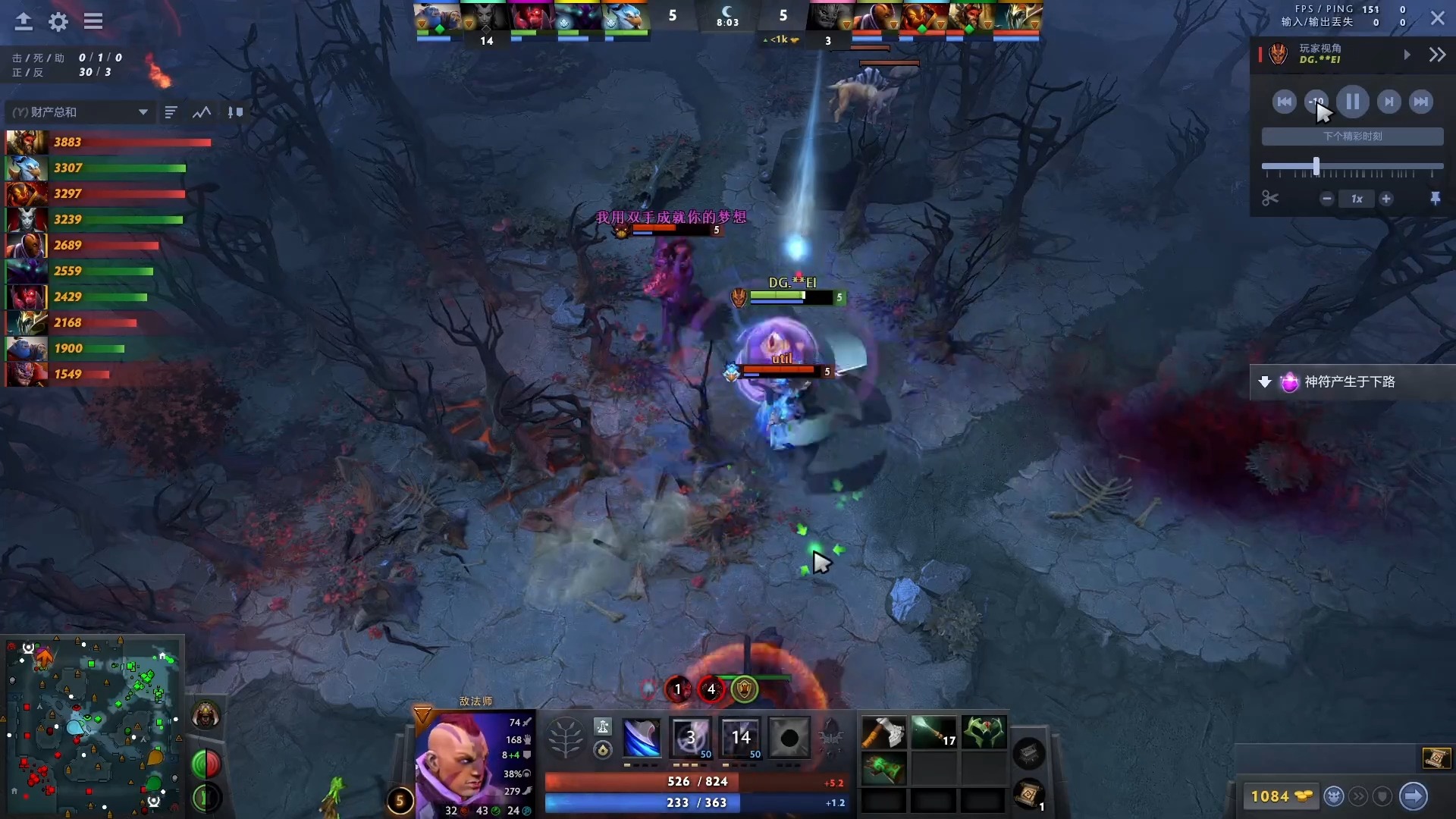Toggle the shield/buyback icon near gold
Screen dimensions: 1456x819
pyautogui.click(x=1384, y=796)
